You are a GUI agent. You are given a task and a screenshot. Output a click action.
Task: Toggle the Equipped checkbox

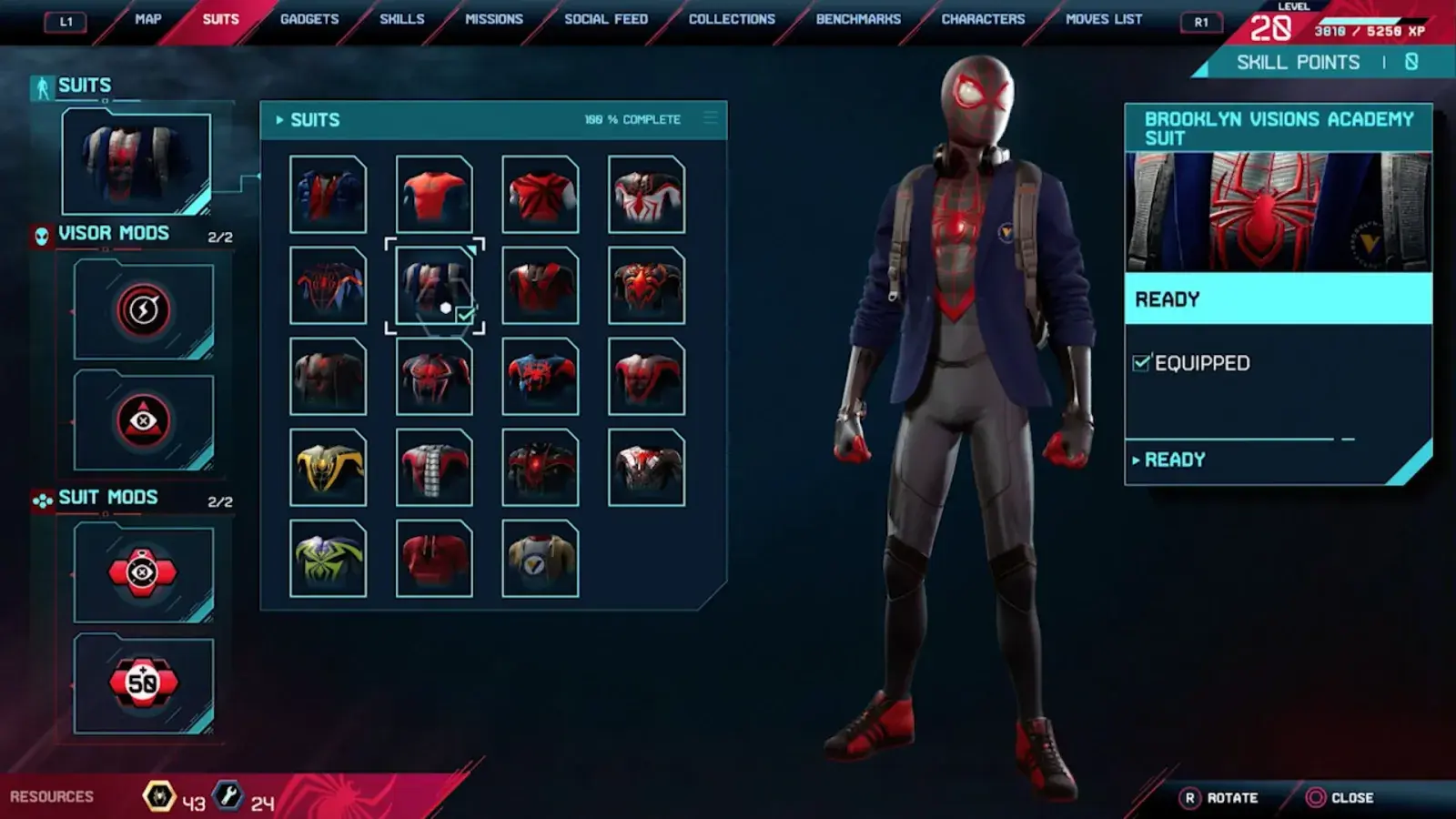[1141, 363]
